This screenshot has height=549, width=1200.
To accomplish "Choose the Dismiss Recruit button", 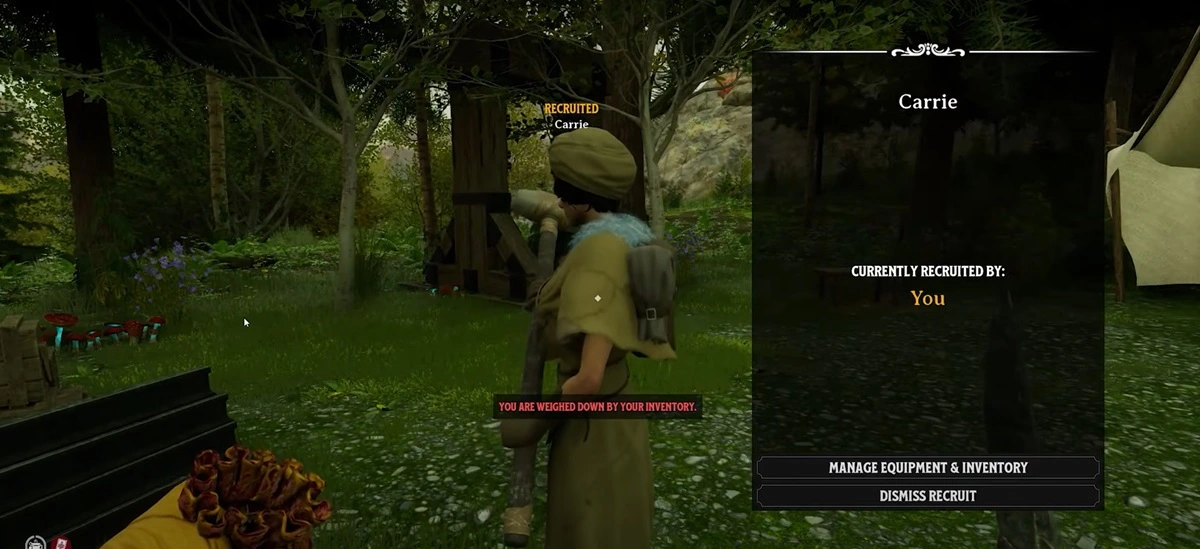I will (x=927, y=496).
